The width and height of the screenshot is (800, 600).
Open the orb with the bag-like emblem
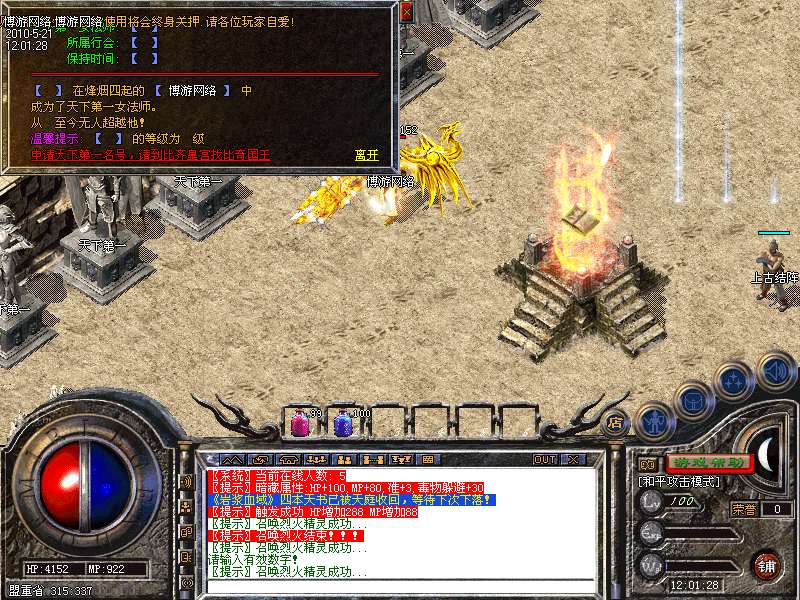[x=692, y=401]
